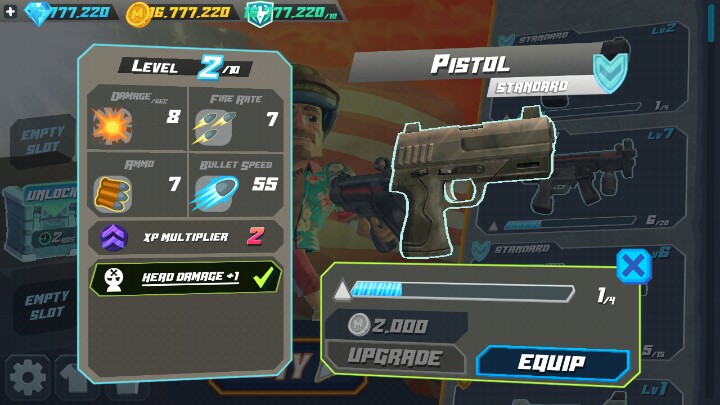Image resolution: width=720 pixels, height=405 pixels.
Task: Add more gems with plus button
Action: tap(10, 12)
